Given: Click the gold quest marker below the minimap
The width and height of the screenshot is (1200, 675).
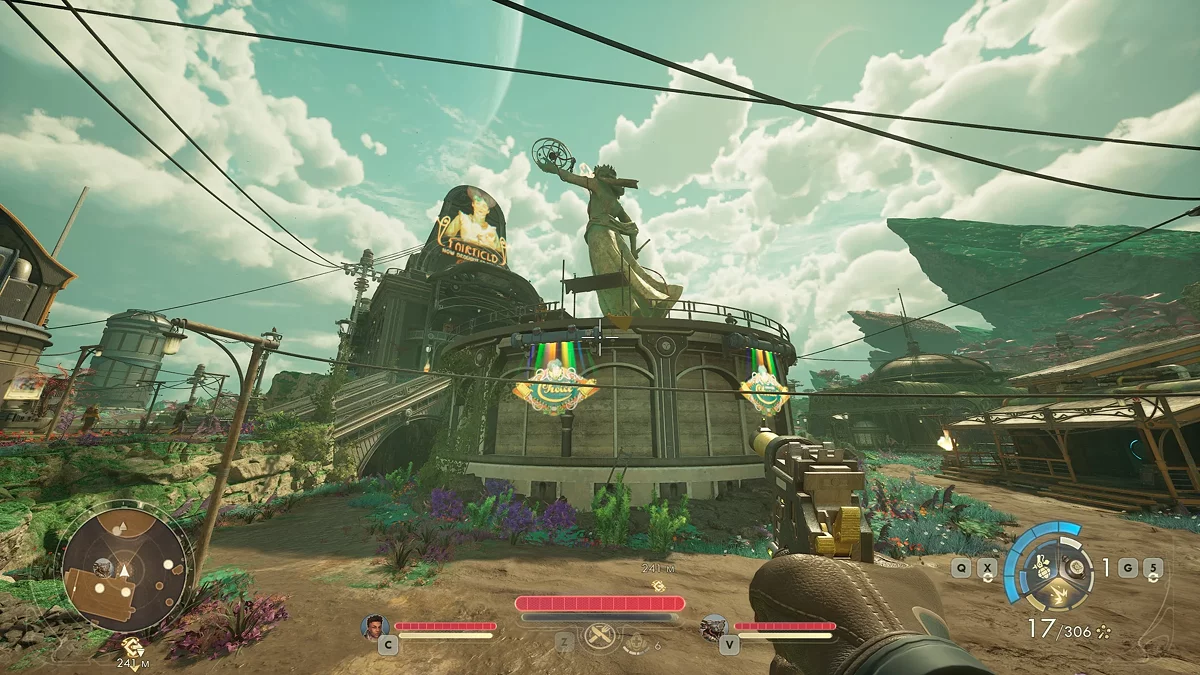Looking at the screenshot, I should [x=131, y=645].
